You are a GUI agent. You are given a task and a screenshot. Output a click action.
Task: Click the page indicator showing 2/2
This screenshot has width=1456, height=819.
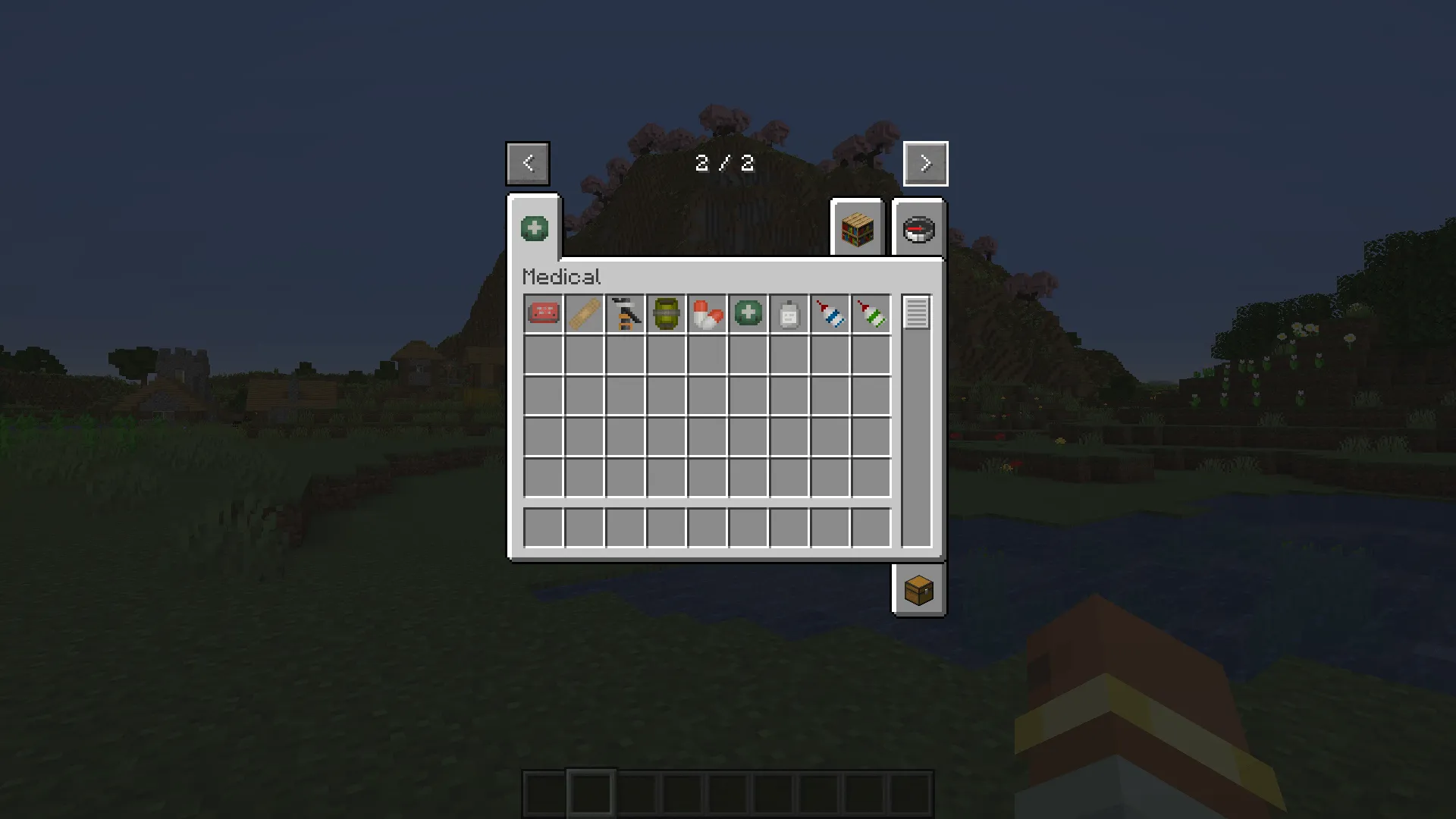click(x=724, y=162)
